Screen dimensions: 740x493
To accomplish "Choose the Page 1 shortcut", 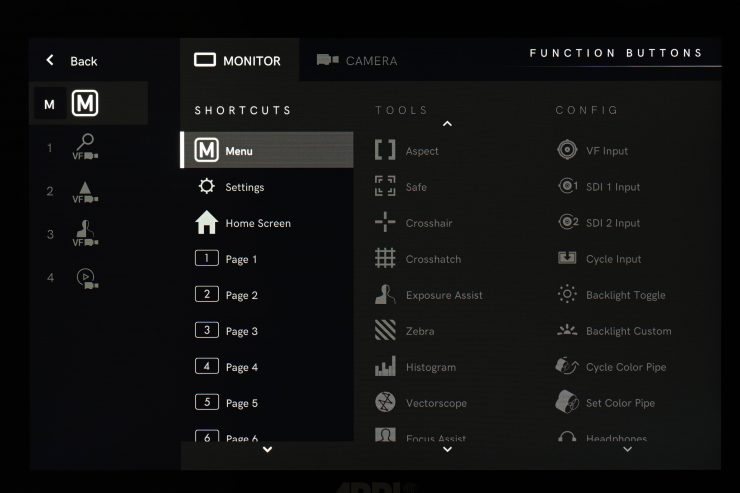I will [241, 259].
